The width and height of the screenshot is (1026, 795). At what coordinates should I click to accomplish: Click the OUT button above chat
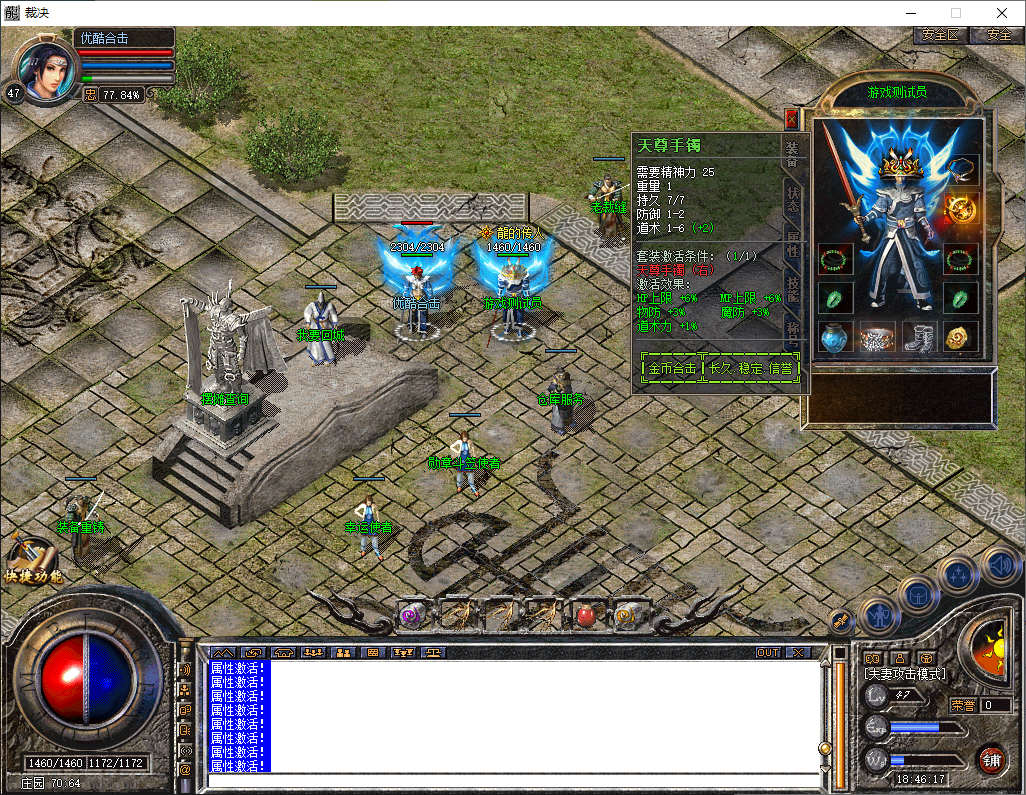(768, 652)
